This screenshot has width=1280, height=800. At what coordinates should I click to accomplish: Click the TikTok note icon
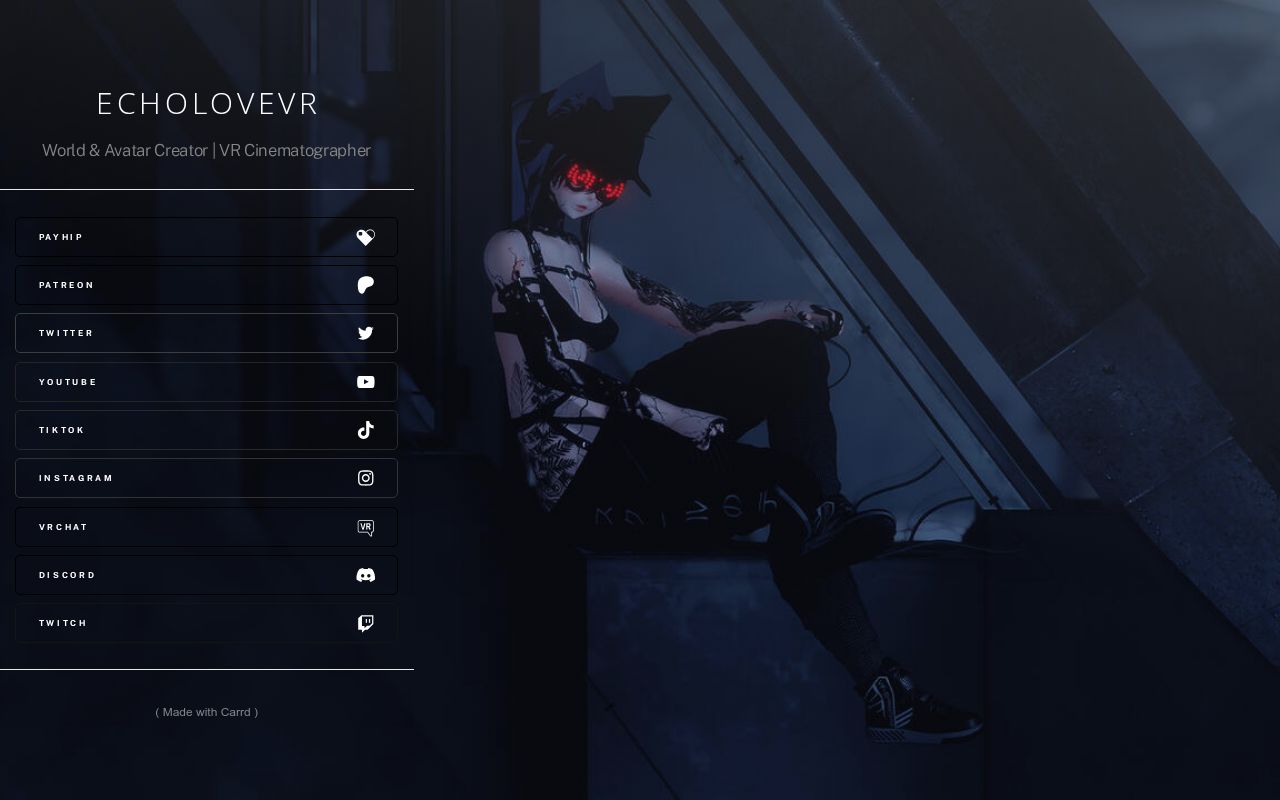pos(365,430)
